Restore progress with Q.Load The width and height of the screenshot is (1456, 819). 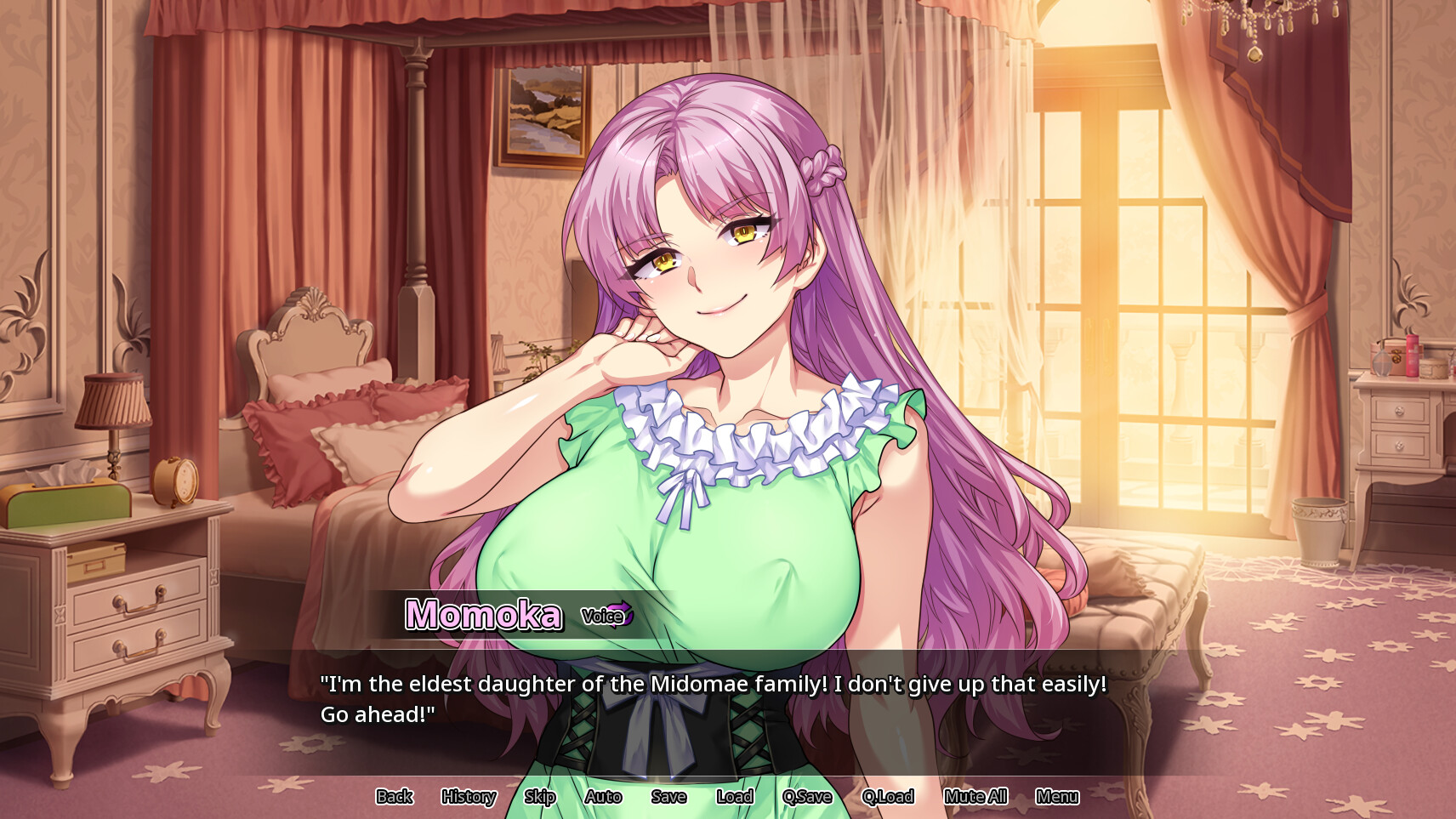pyautogui.click(x=888, y=797)
